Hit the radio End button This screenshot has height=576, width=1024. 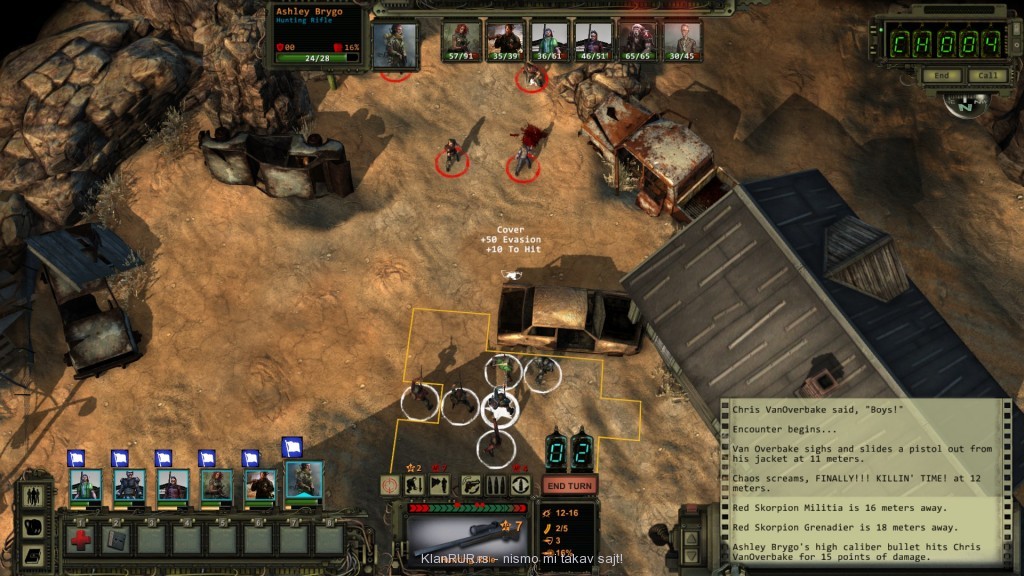tap(941, 76)
